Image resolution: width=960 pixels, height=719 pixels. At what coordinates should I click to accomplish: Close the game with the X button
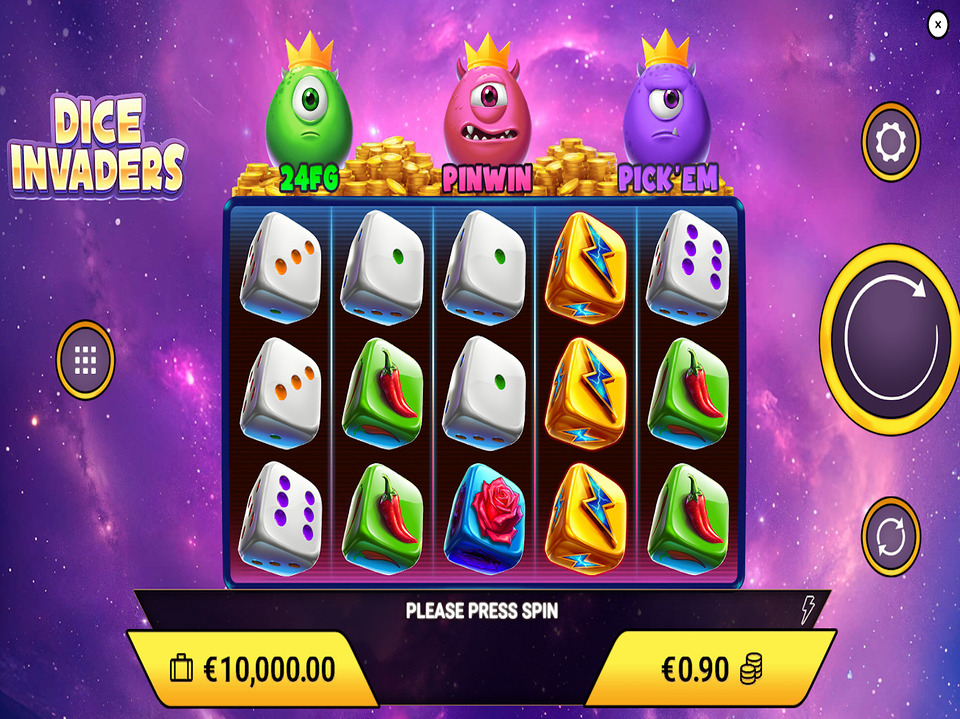937,25
